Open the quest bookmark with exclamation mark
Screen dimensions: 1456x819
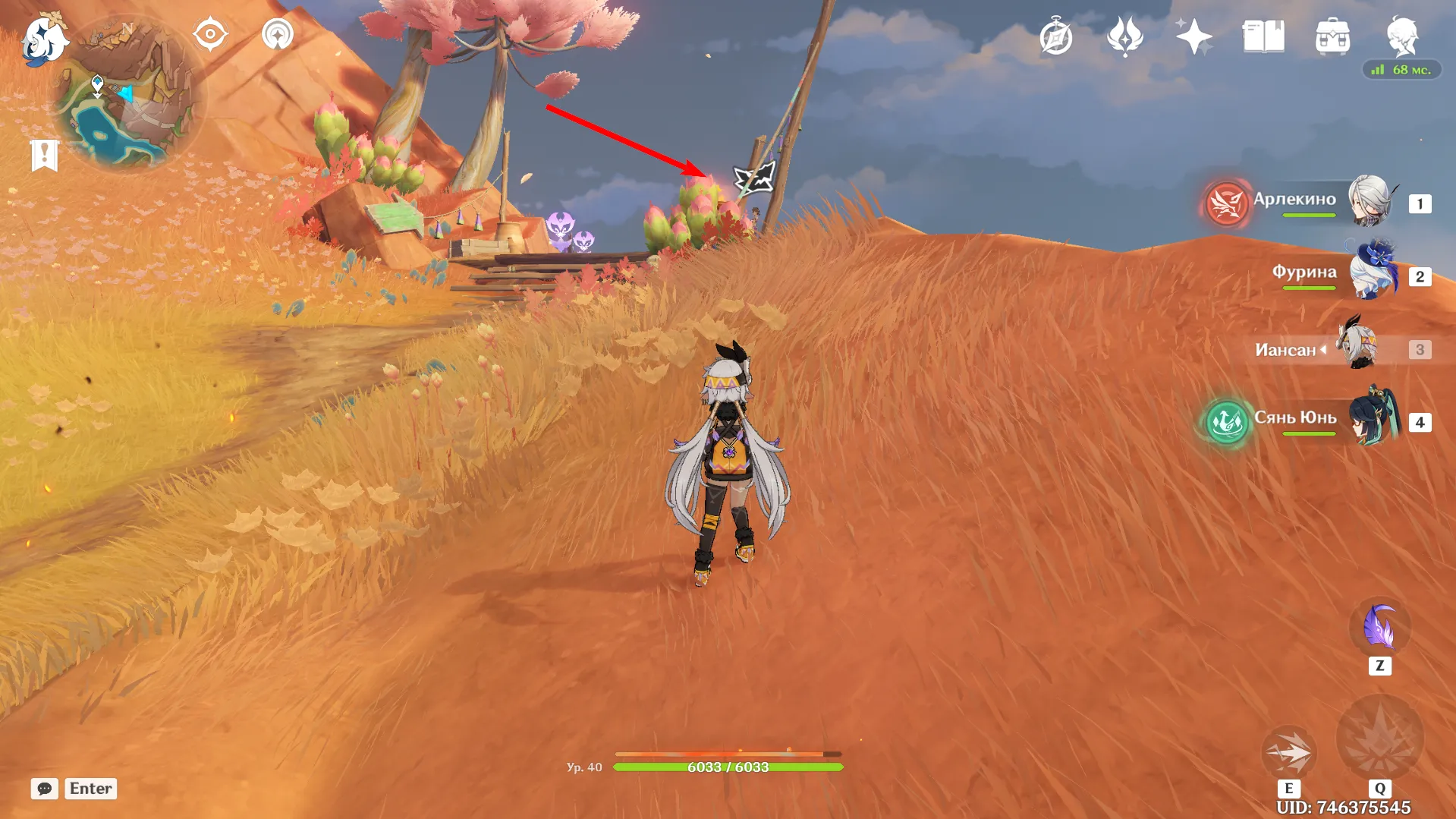pos(44,155)
